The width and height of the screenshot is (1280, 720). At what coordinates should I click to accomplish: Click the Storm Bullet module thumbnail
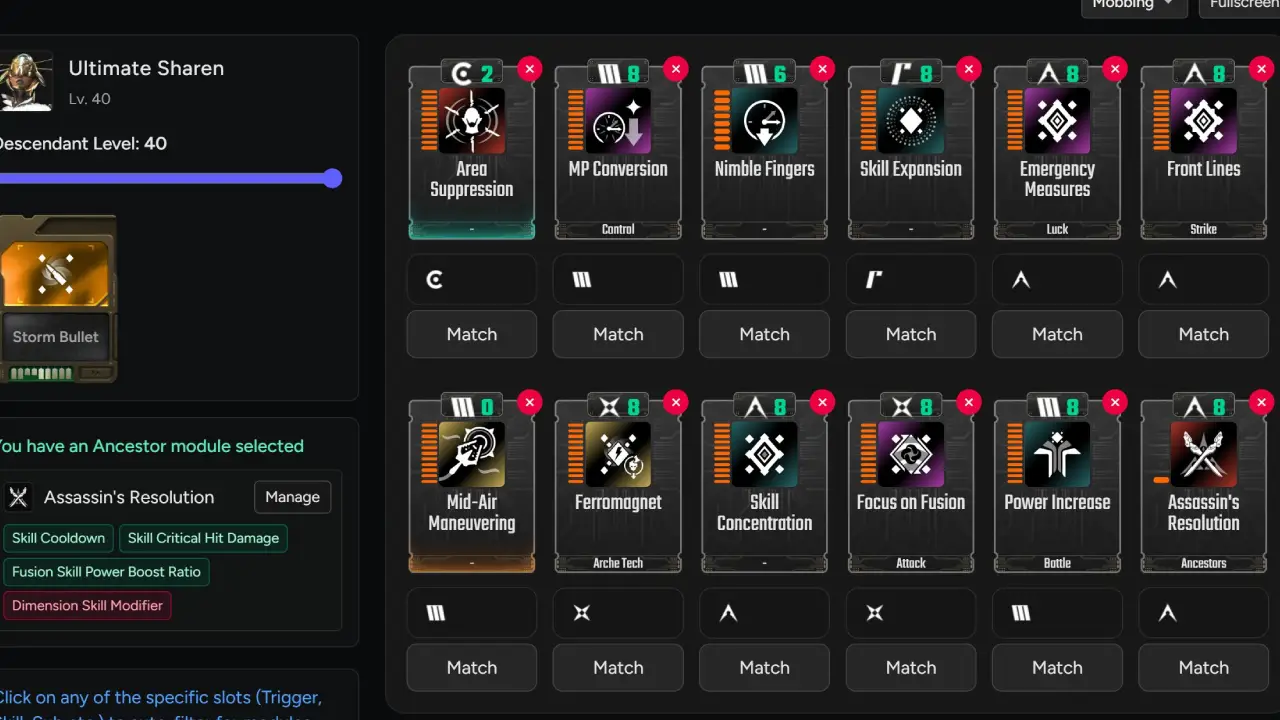pos(57,260)
